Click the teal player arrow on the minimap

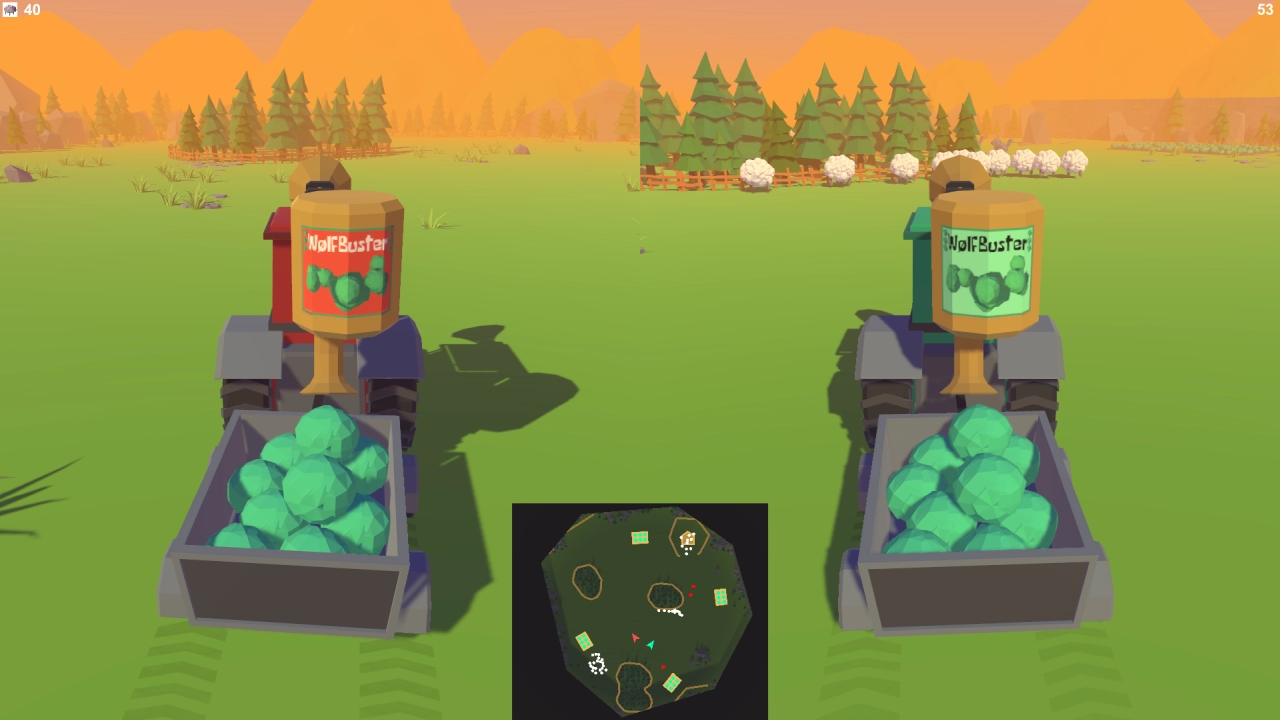pyautogui.click(x=651, y=645)
